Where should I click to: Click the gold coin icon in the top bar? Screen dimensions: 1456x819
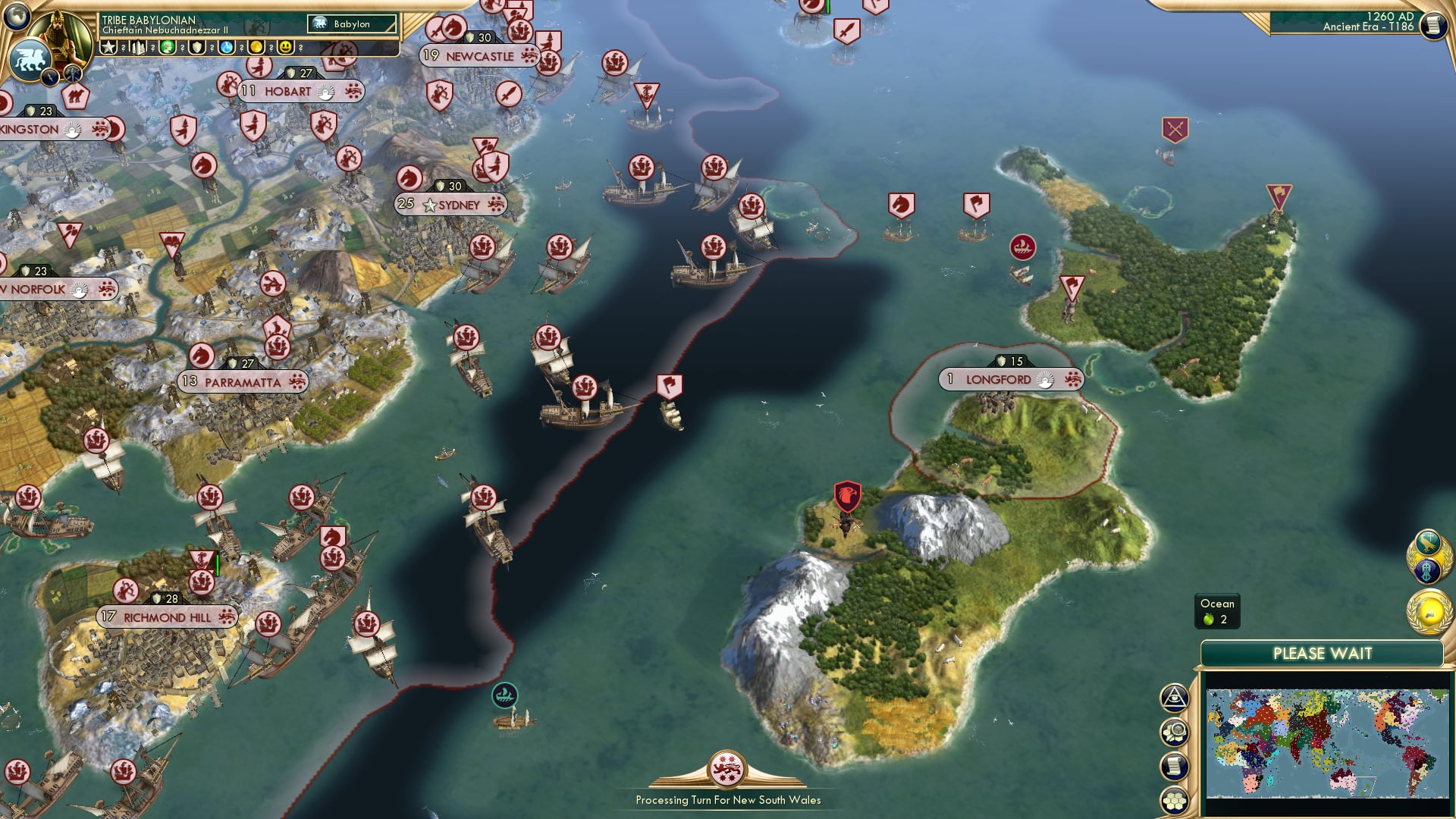pyautogui.click(x=256, y=48)
